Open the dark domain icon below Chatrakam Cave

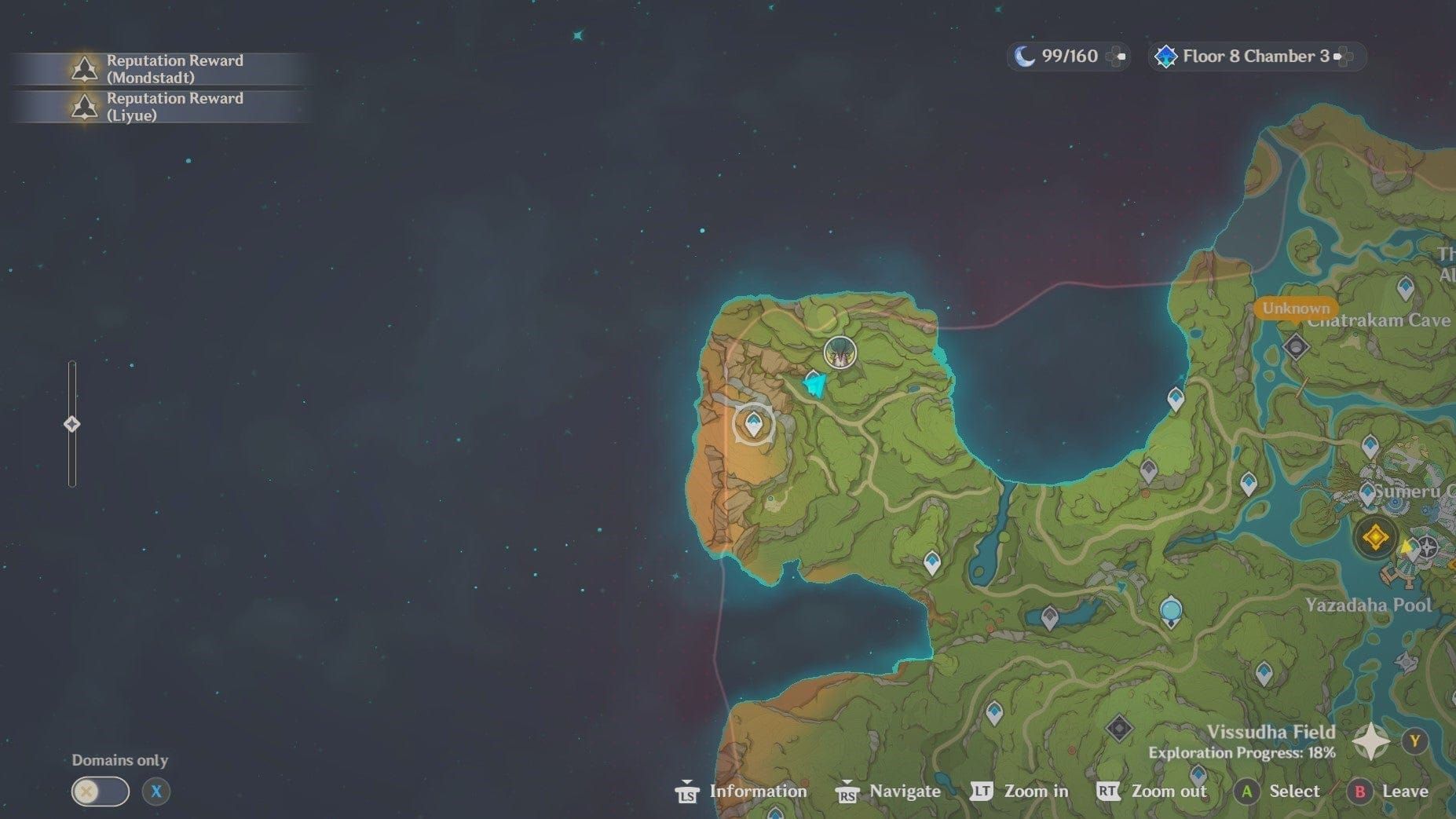(1296, 346)
